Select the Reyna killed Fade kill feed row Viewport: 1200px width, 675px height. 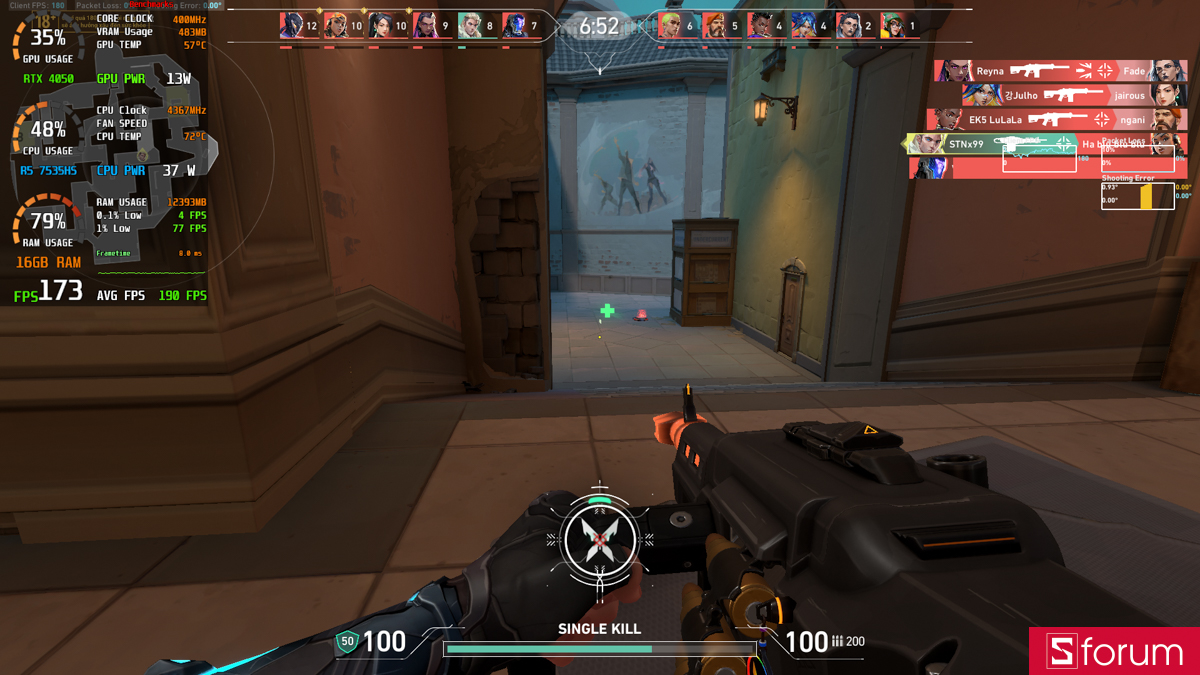(x=1060, y=71)
